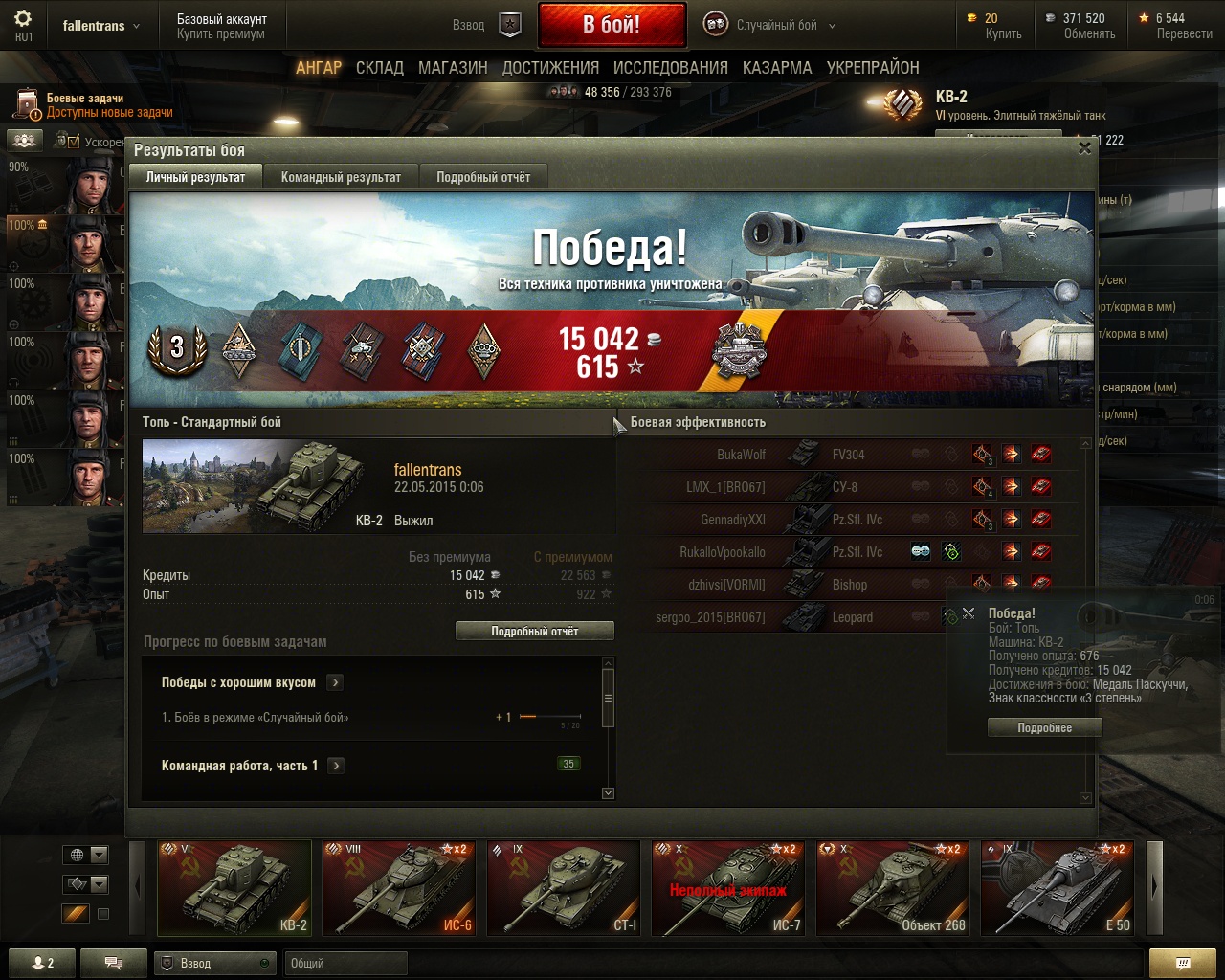Choose the Объект 268 tank
1225x980 pixels.
pyautogui.click(x=892, y=888)
